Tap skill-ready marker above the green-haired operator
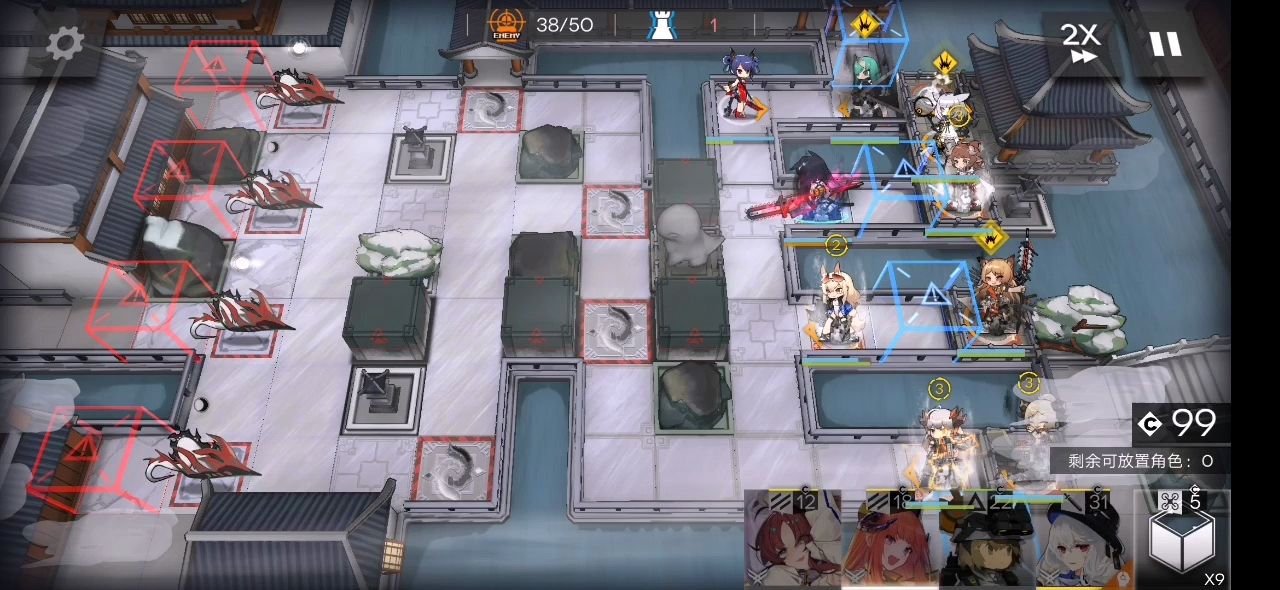1280x590 pixels. 863,23
